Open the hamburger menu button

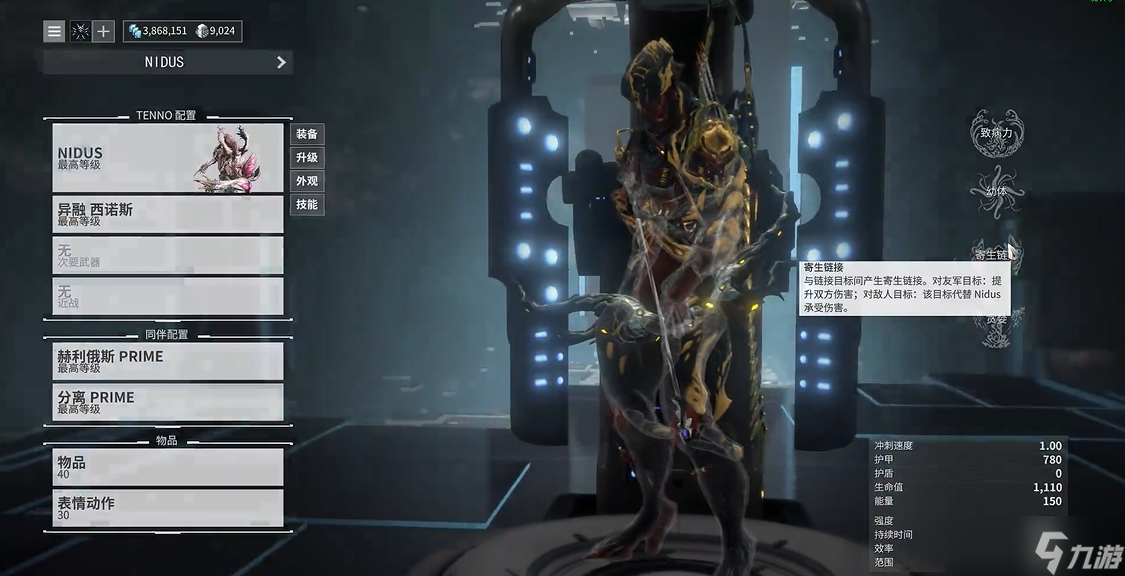(54, 31)
